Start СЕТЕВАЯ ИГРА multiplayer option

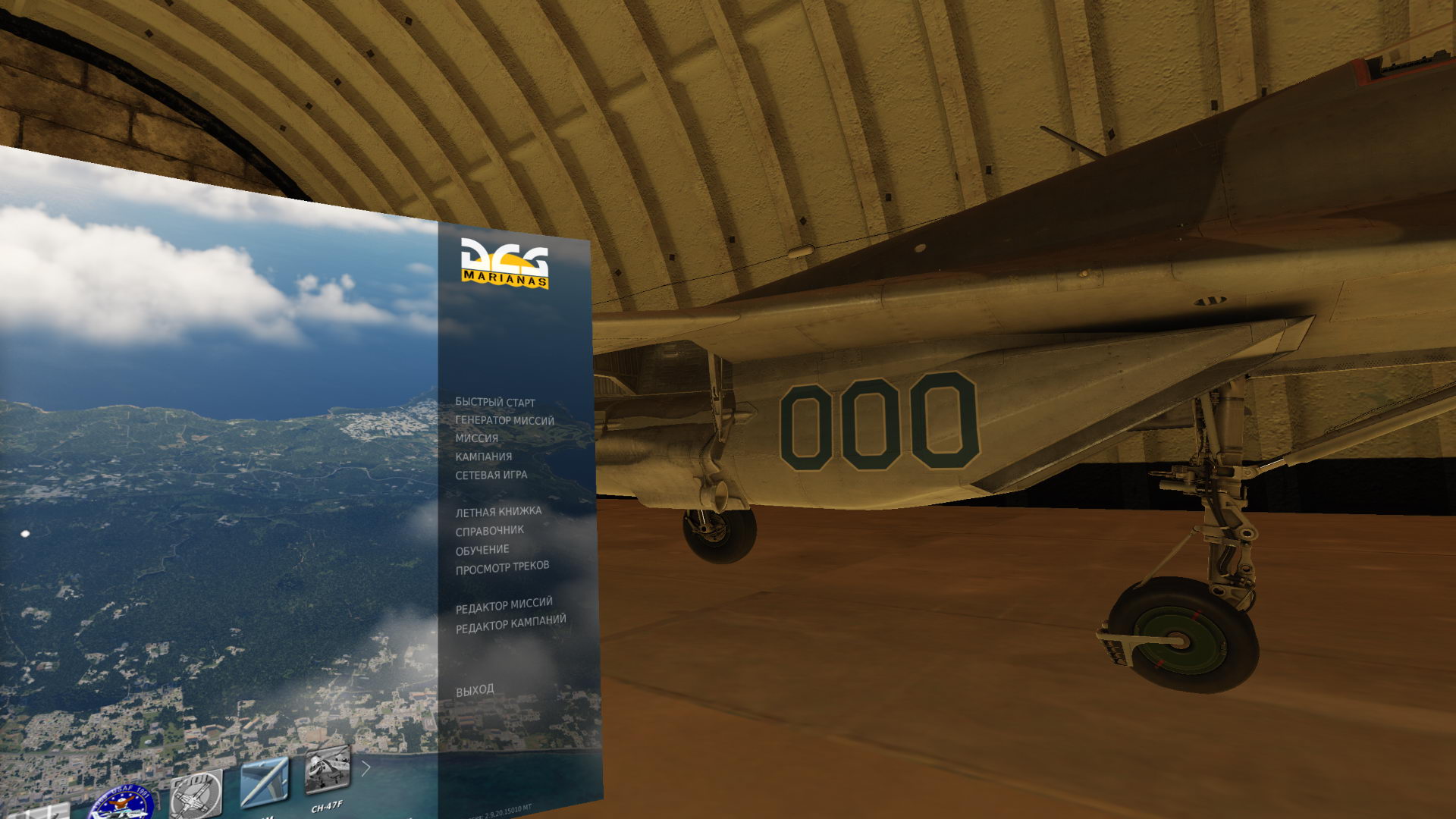click(x=491, y=474)
